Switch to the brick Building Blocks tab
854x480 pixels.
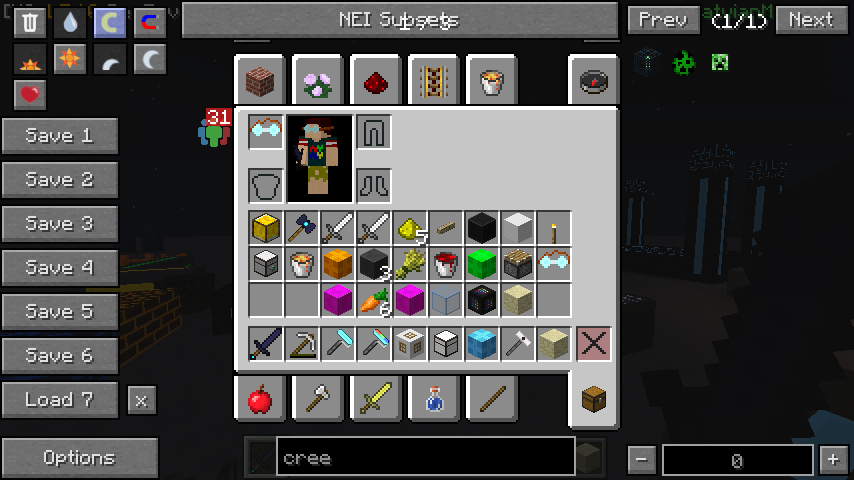tap(261, 80)
